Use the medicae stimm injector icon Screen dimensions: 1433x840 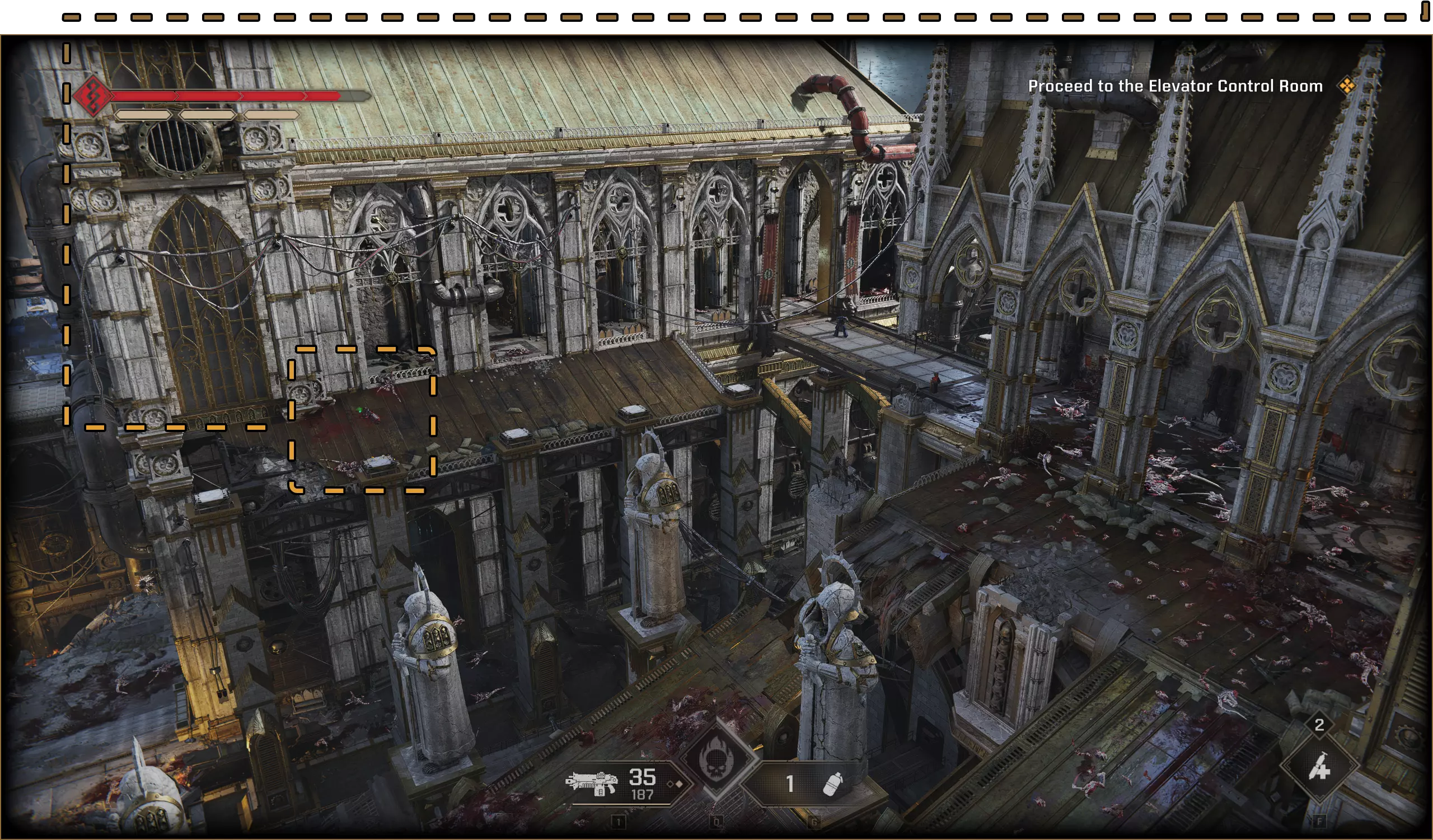[1319, 768]
